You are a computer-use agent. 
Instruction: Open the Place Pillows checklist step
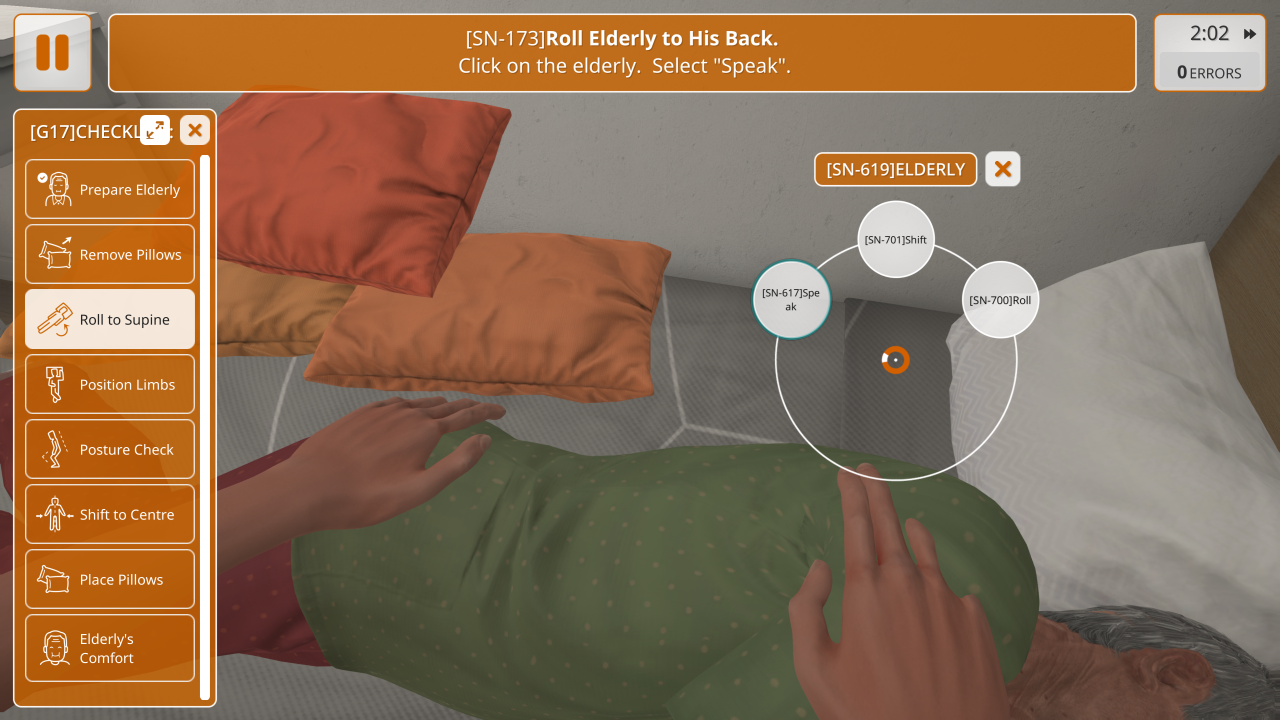coord(110,579)
